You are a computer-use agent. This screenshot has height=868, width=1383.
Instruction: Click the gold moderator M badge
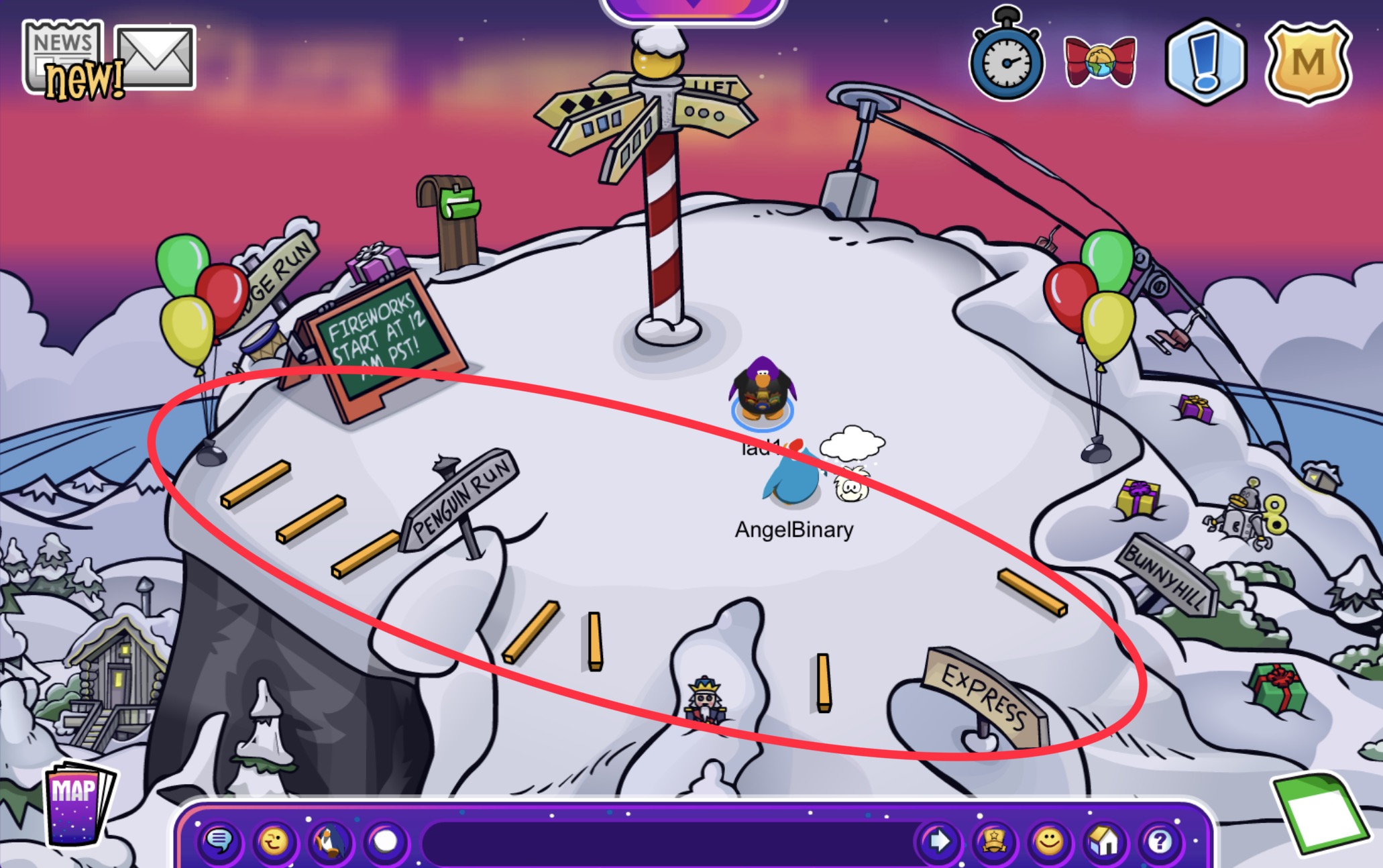point(1307,62)
